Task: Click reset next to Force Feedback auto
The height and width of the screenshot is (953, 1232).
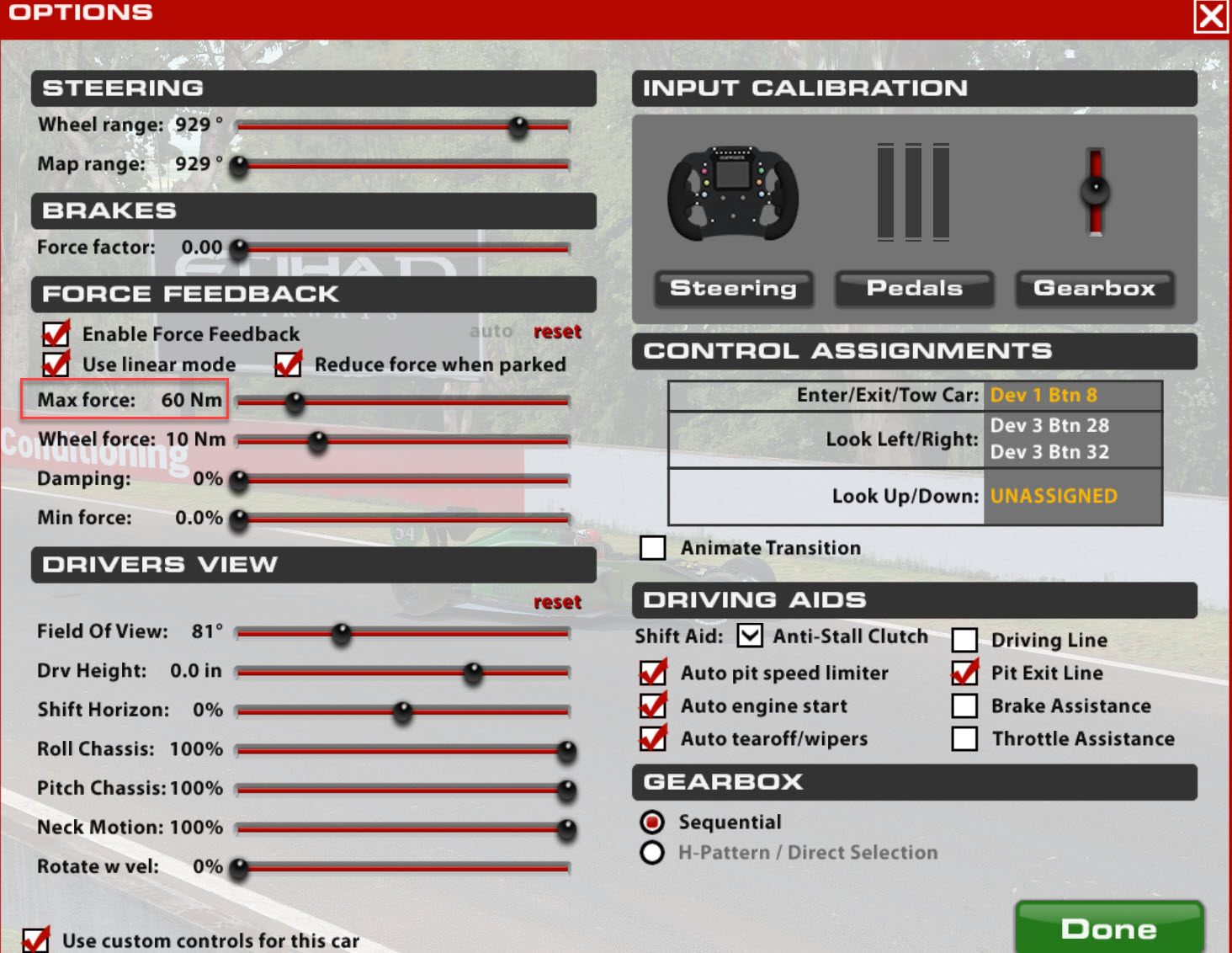Action: click(x=558, y=331)
